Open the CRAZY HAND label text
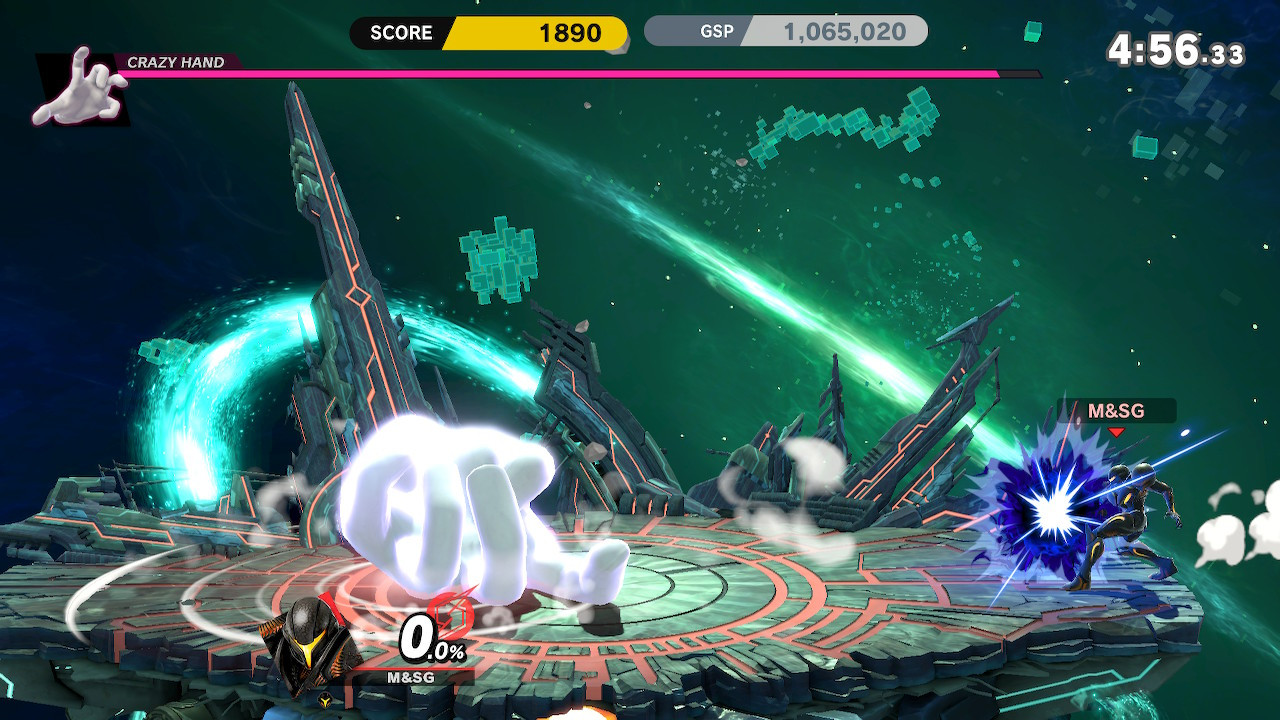 click(x=178, y=62)
